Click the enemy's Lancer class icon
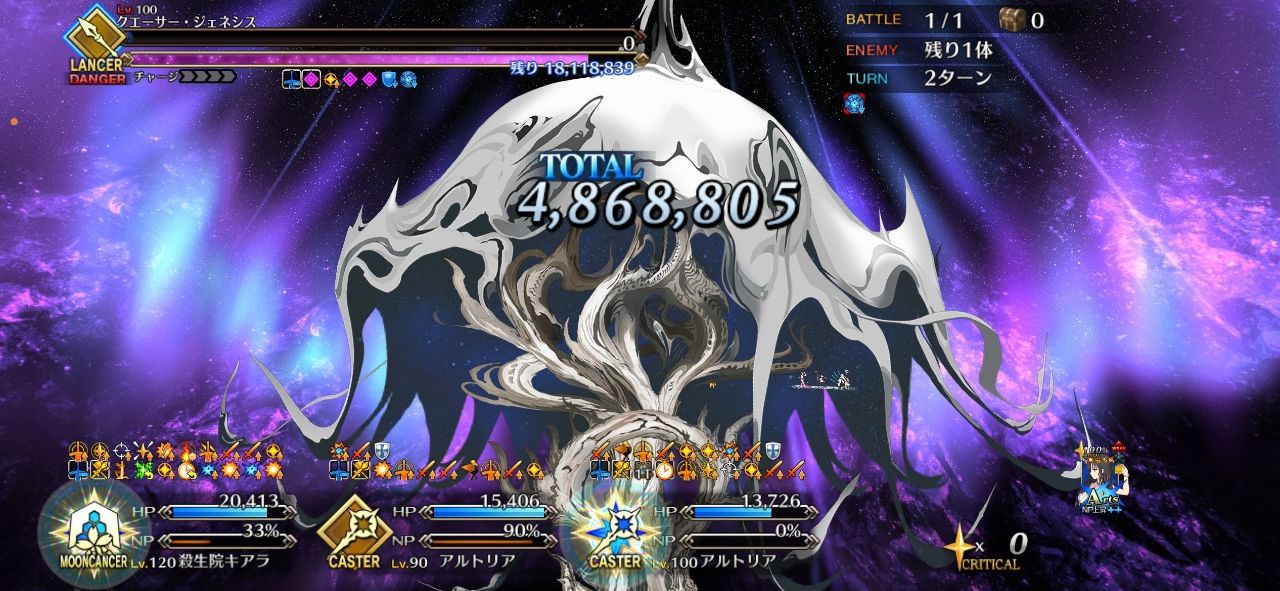The width and height of the screenshot is (1280, 591). (96, 38)
